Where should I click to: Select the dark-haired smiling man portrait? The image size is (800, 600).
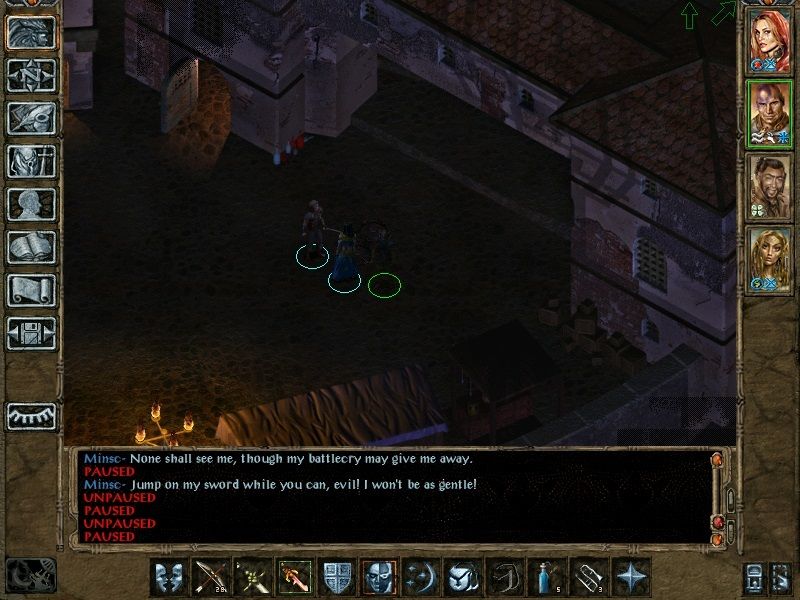(770, 187)
